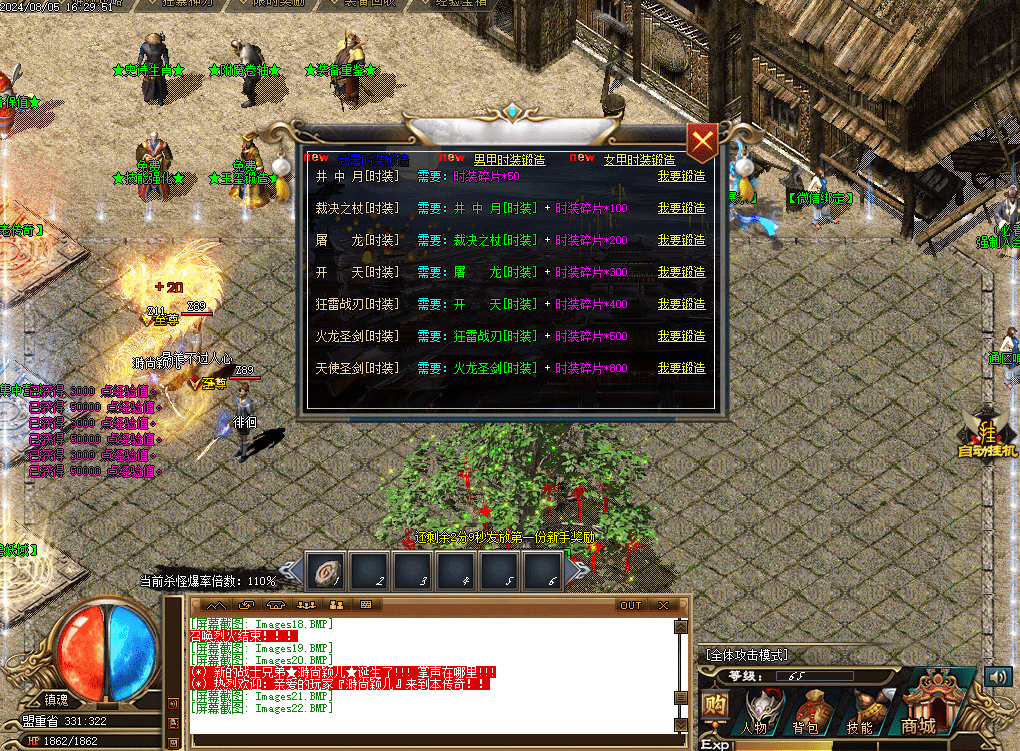
Task: Toggle the 自动挂机 auto-battle button
Action: 985,439
